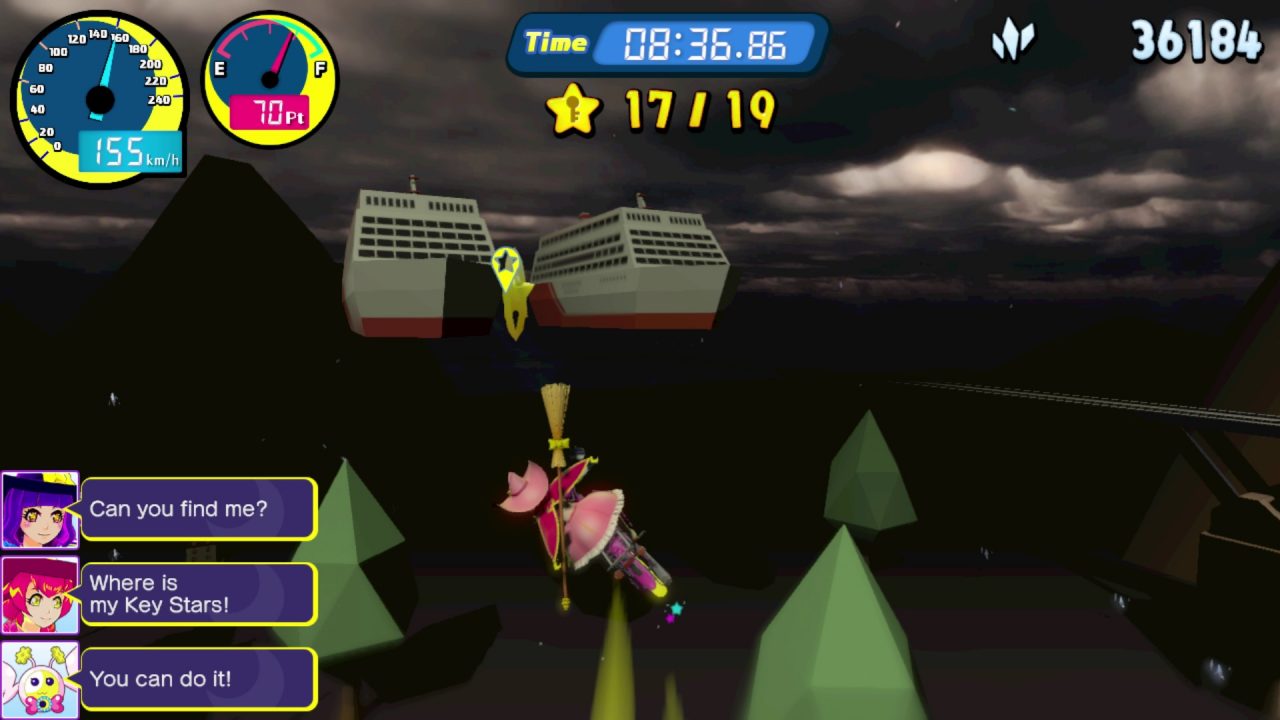Image resolution: width=1280 pixels, height=720 pixels.
Task: Select the "Where is my Key Stars!" message
Action: 198,594
